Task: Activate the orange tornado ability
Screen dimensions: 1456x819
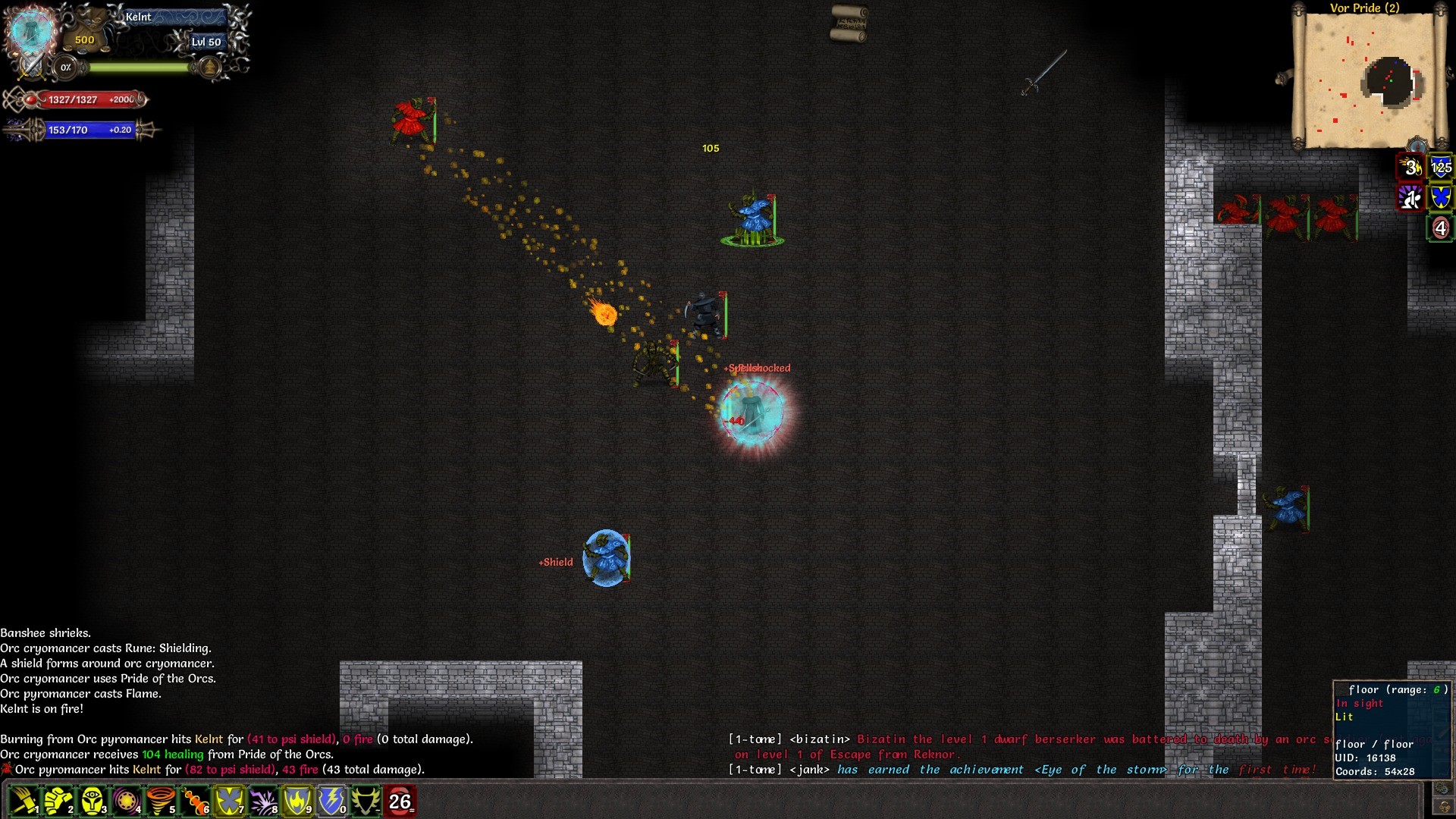Action: [160, 801]
